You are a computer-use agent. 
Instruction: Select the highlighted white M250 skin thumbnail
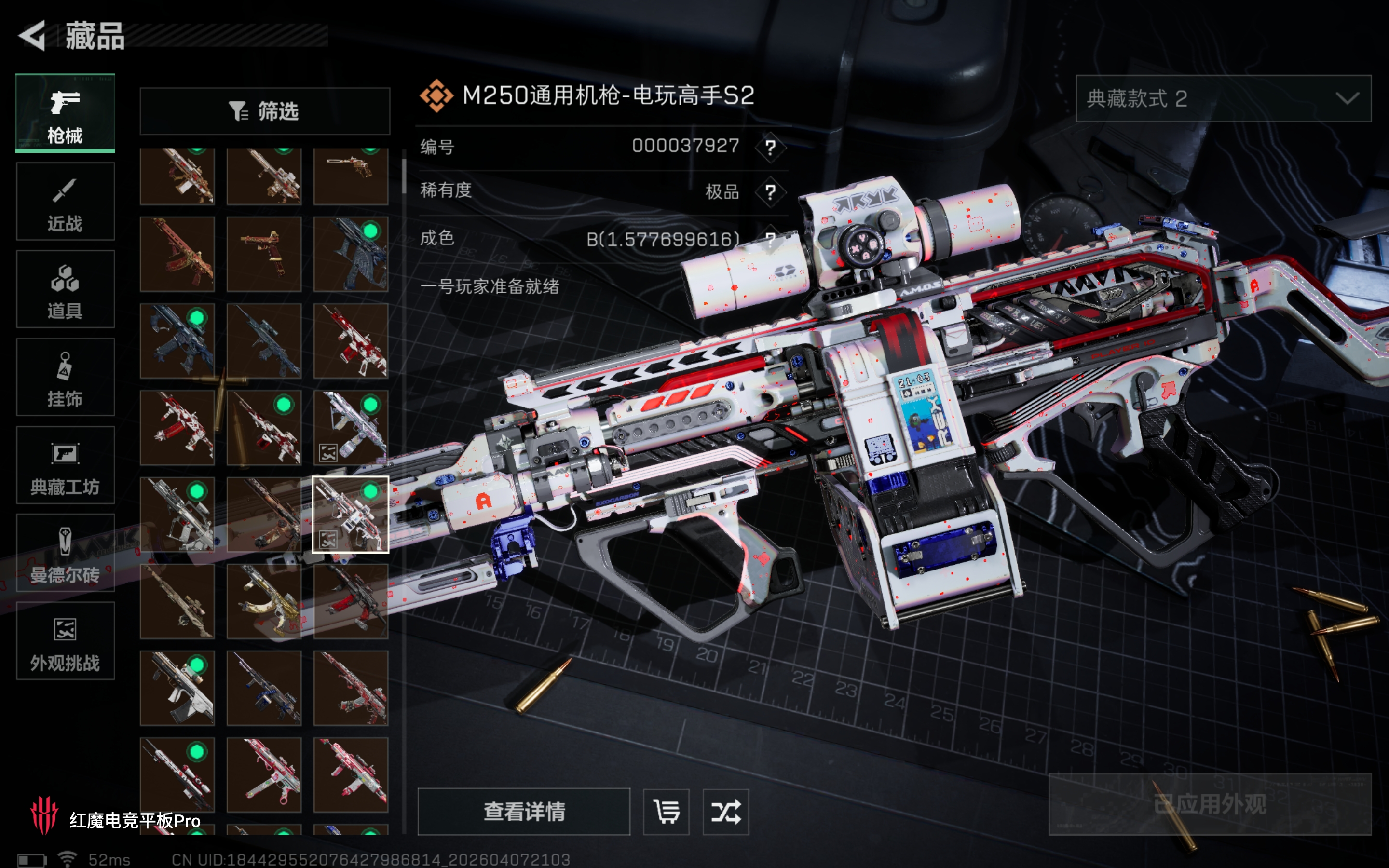point(350,515)
